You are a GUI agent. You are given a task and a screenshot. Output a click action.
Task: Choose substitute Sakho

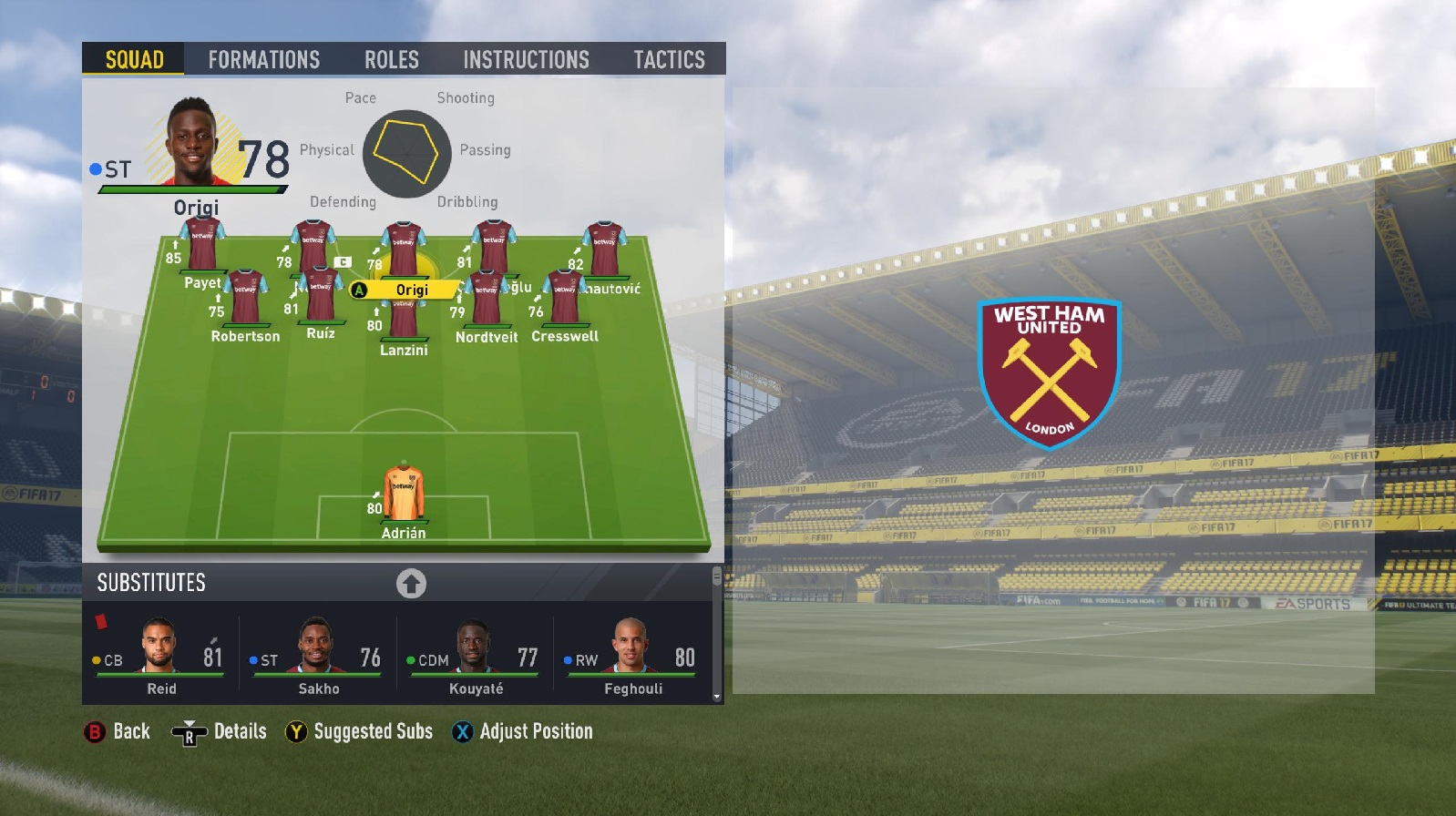318,656
